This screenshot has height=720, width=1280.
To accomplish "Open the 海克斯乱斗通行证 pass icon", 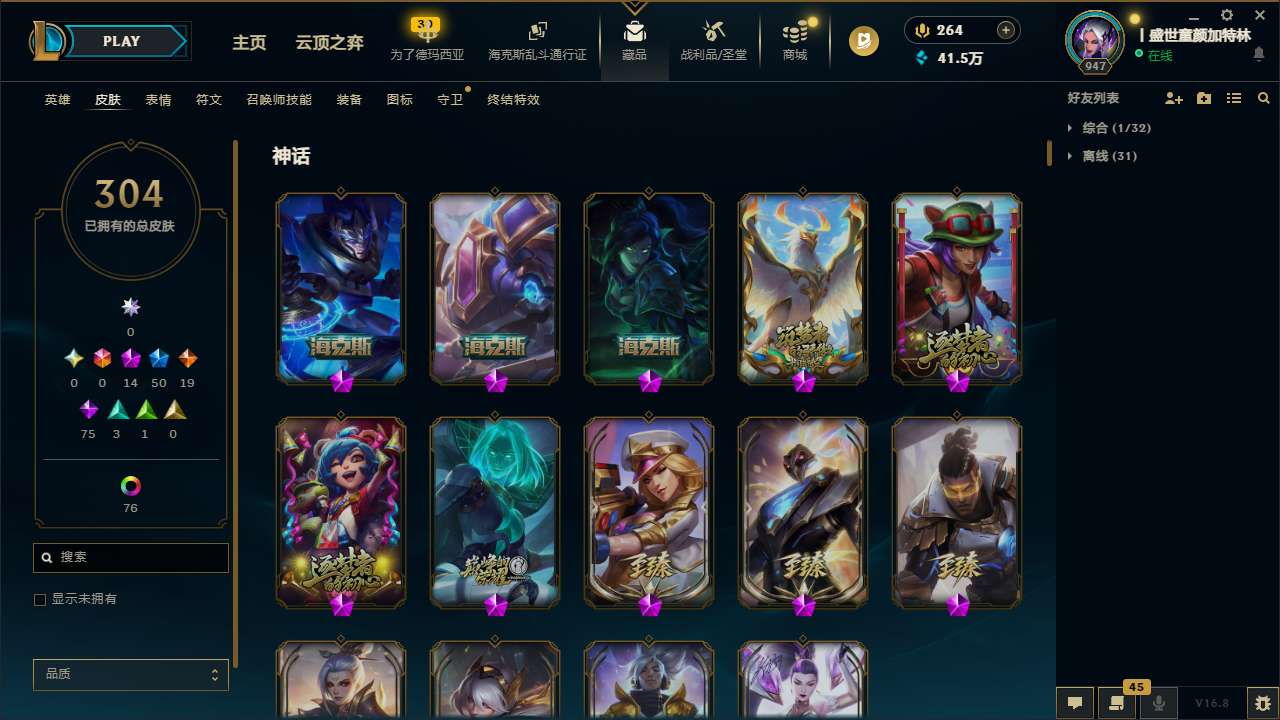I will tap(537, 40).
